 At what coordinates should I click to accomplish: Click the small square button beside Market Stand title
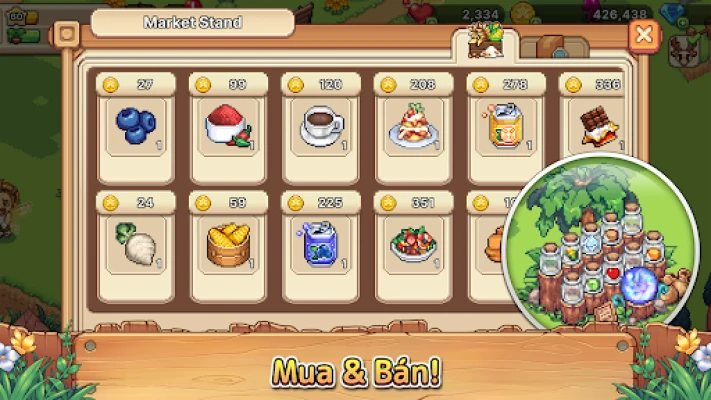[68, 33]
